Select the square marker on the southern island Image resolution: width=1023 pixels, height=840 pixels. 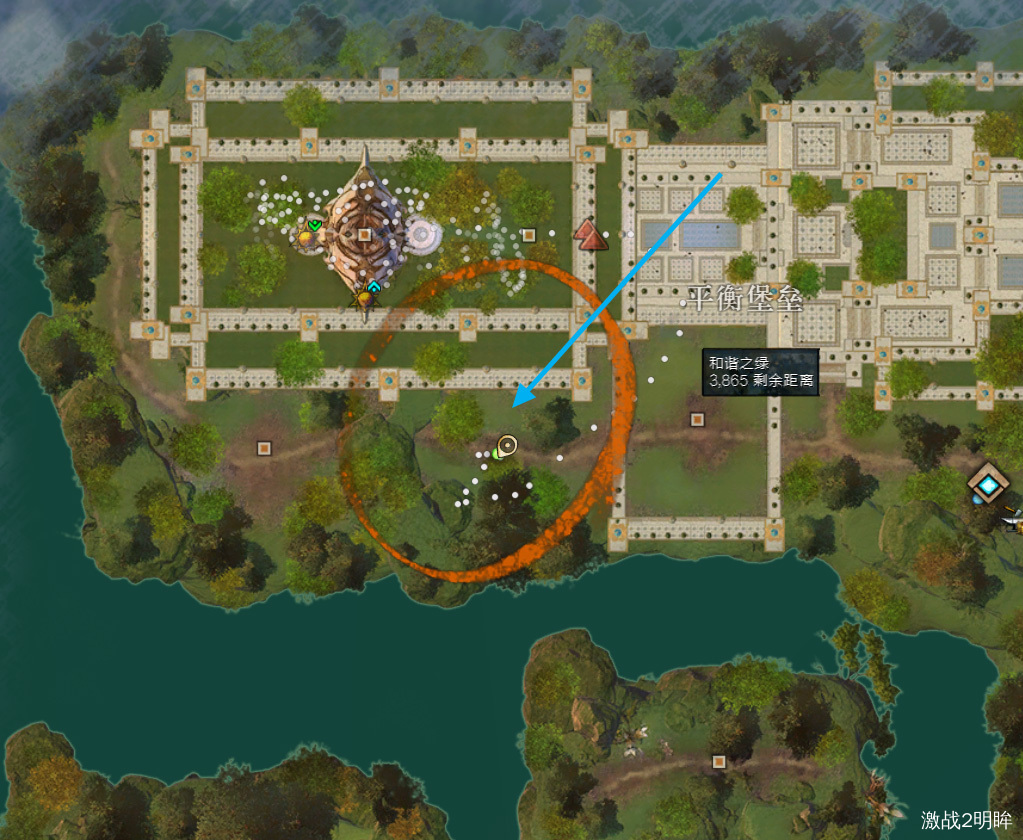[718, 762]
